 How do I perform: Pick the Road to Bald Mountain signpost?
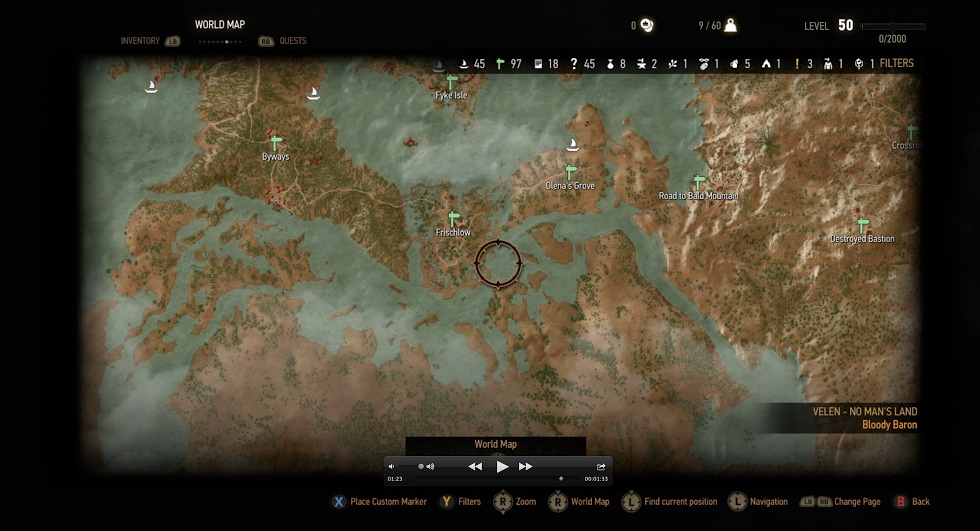pos(699,183)
